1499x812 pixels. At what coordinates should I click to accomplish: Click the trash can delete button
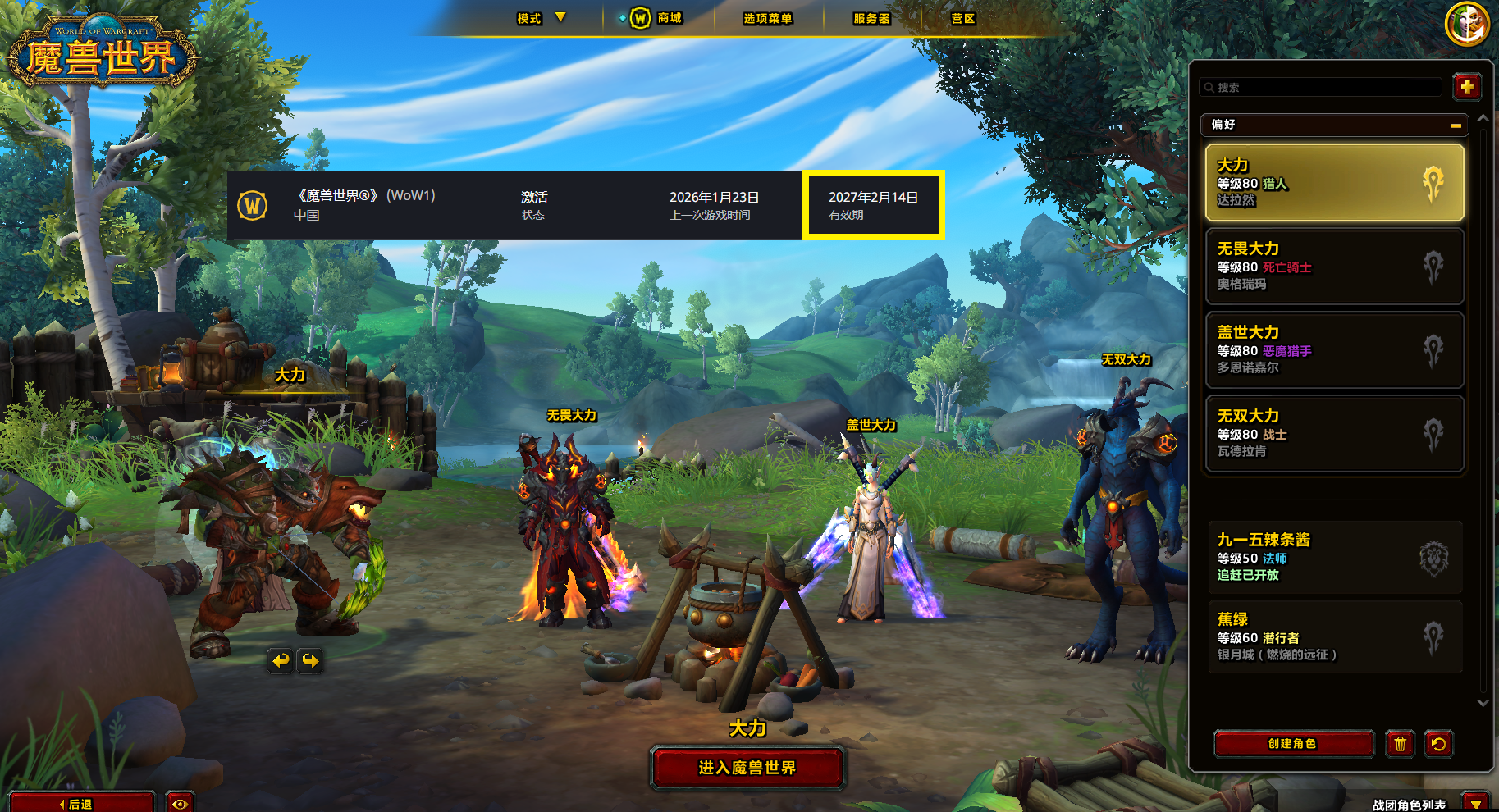(x=1400, y=743)
